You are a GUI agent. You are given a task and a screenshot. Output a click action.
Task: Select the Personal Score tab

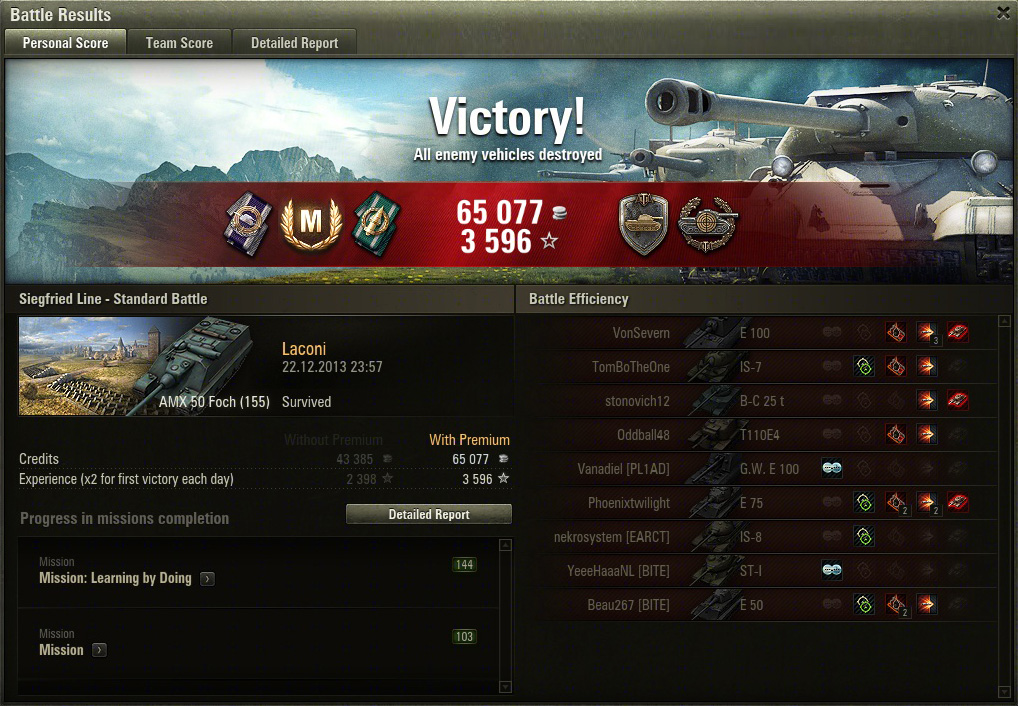65,43
